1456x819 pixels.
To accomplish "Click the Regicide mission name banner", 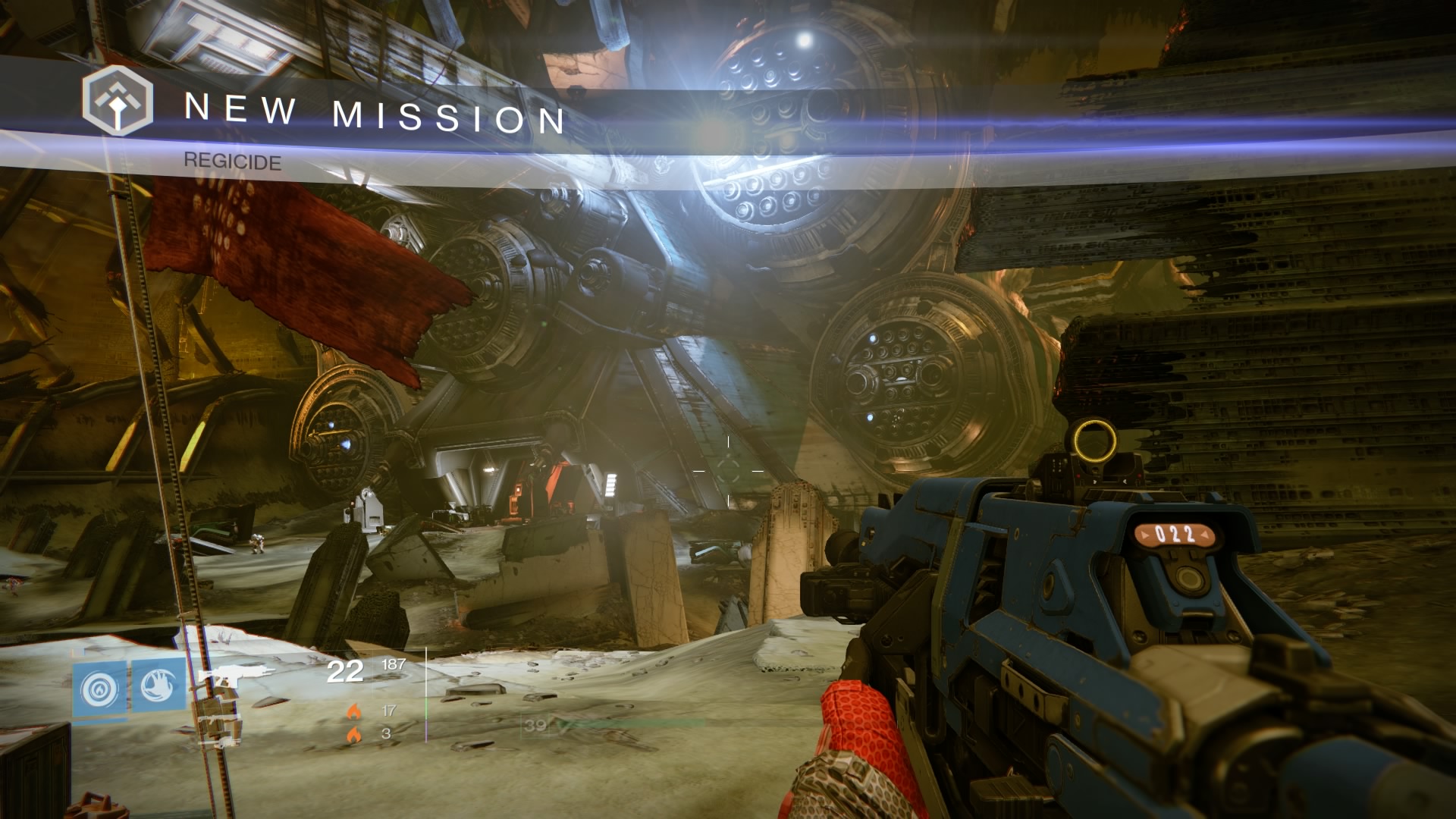I will tap(232, 161).
